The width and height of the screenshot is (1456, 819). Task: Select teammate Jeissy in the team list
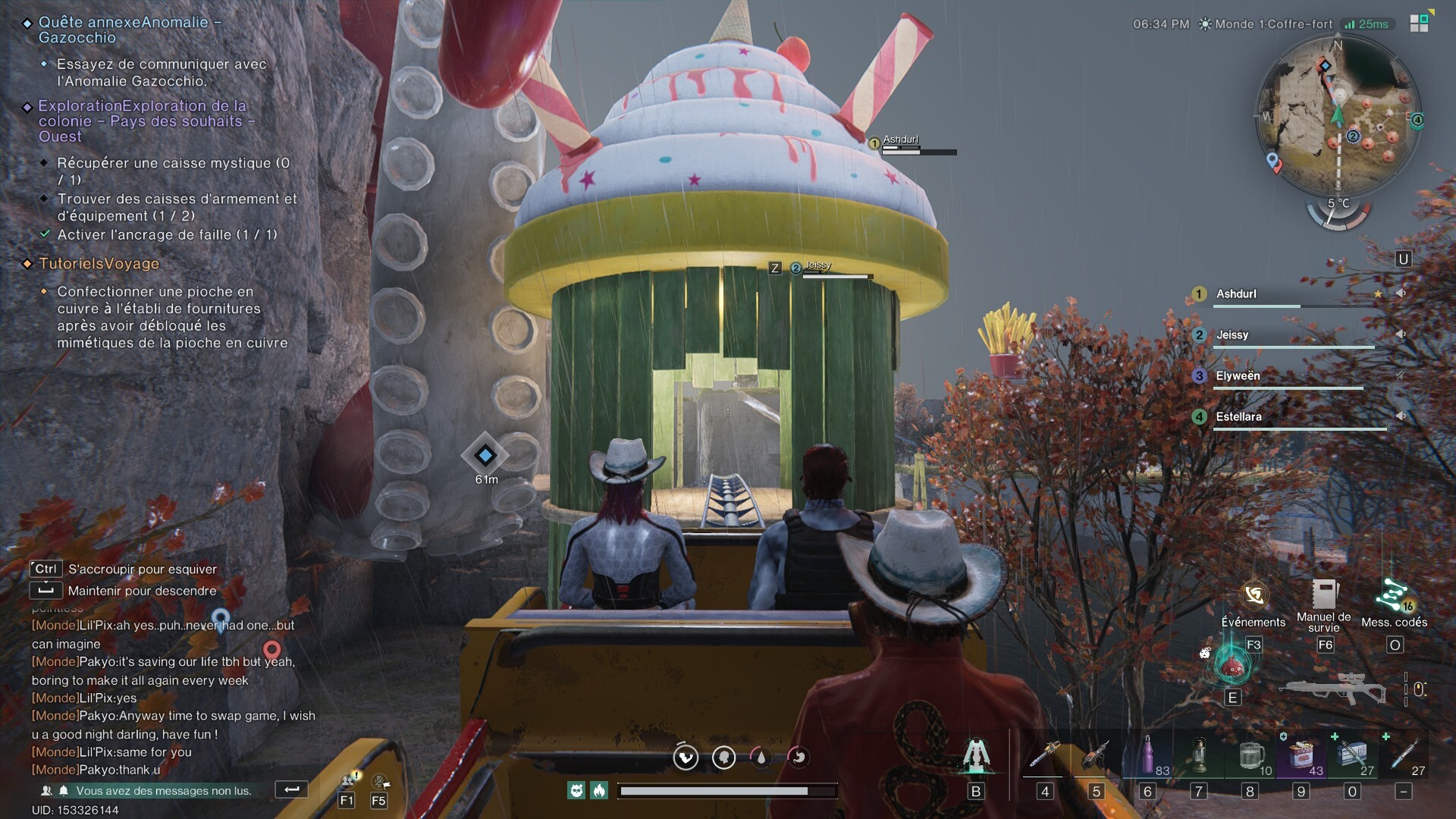(1232, 335)
